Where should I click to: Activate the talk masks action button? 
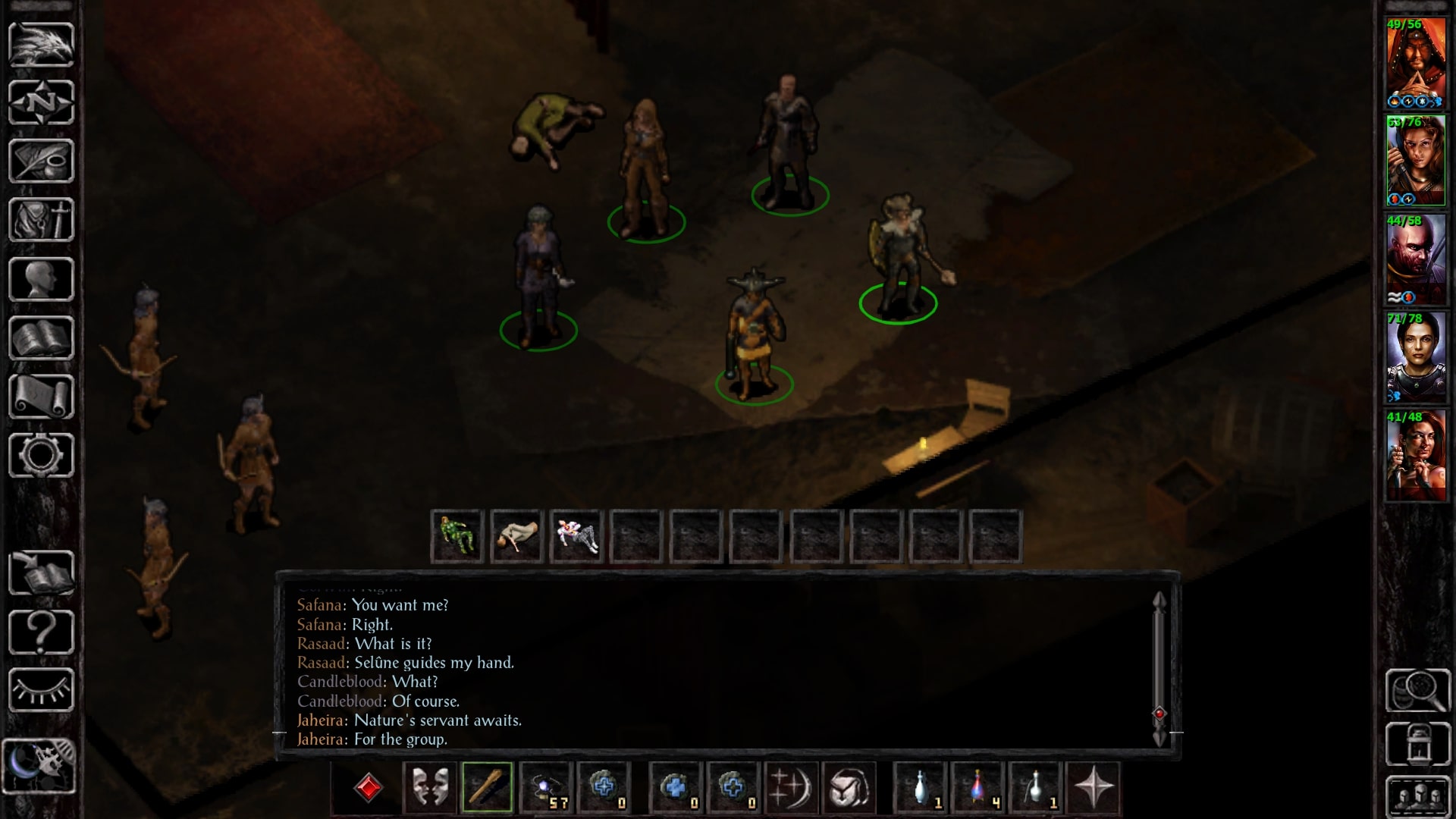click(x=429, y=787)
